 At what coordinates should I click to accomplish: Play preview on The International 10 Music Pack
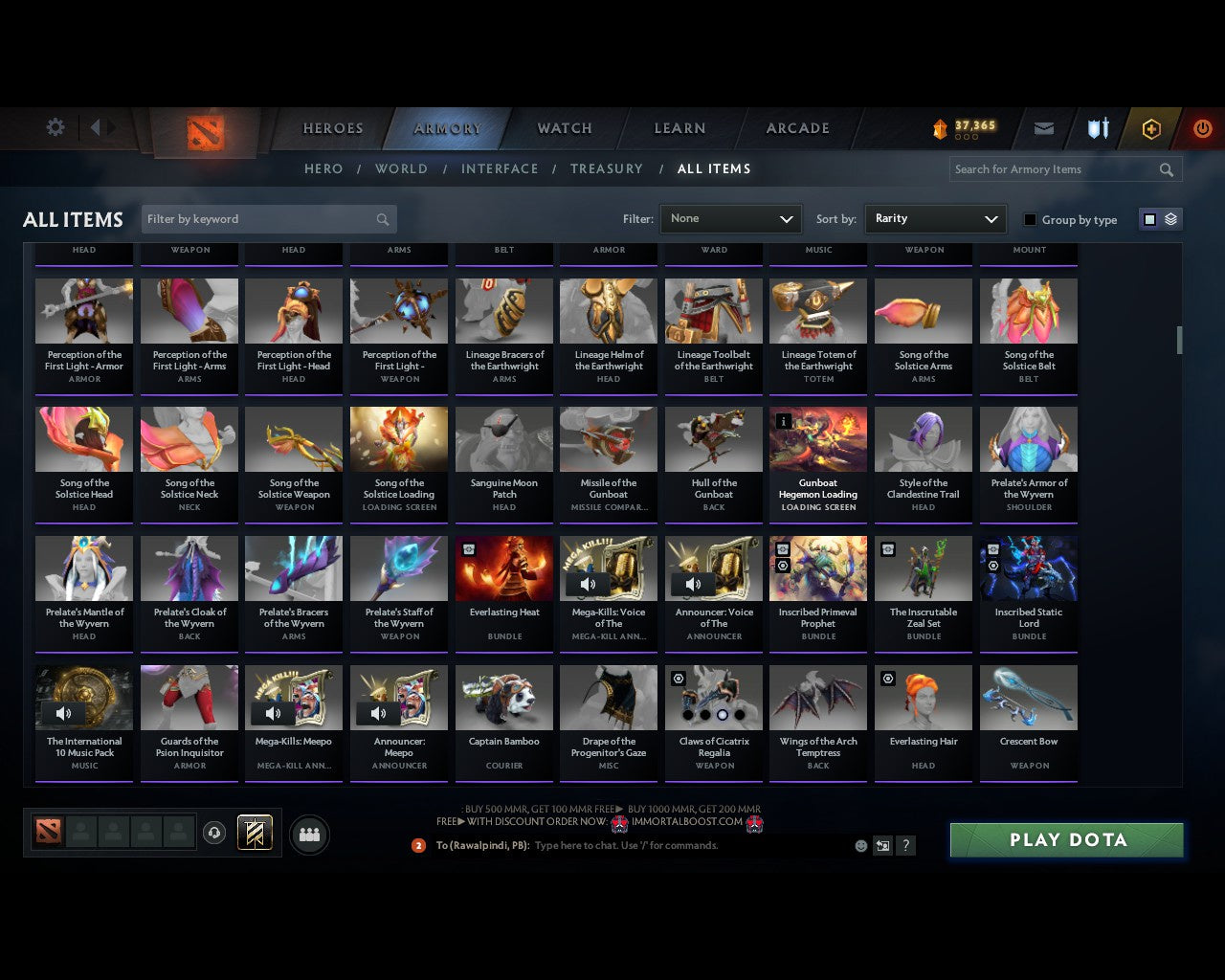63,713
